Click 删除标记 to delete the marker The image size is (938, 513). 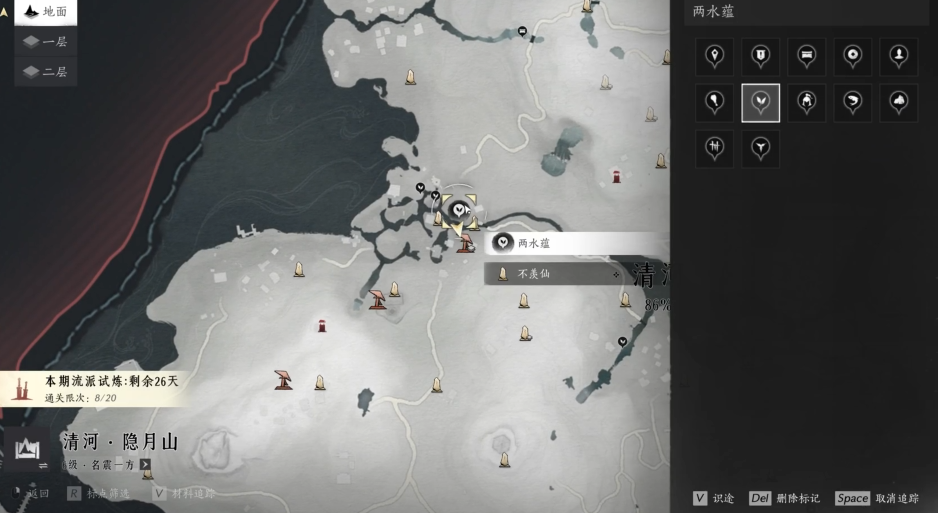click(x=785, y=498)
